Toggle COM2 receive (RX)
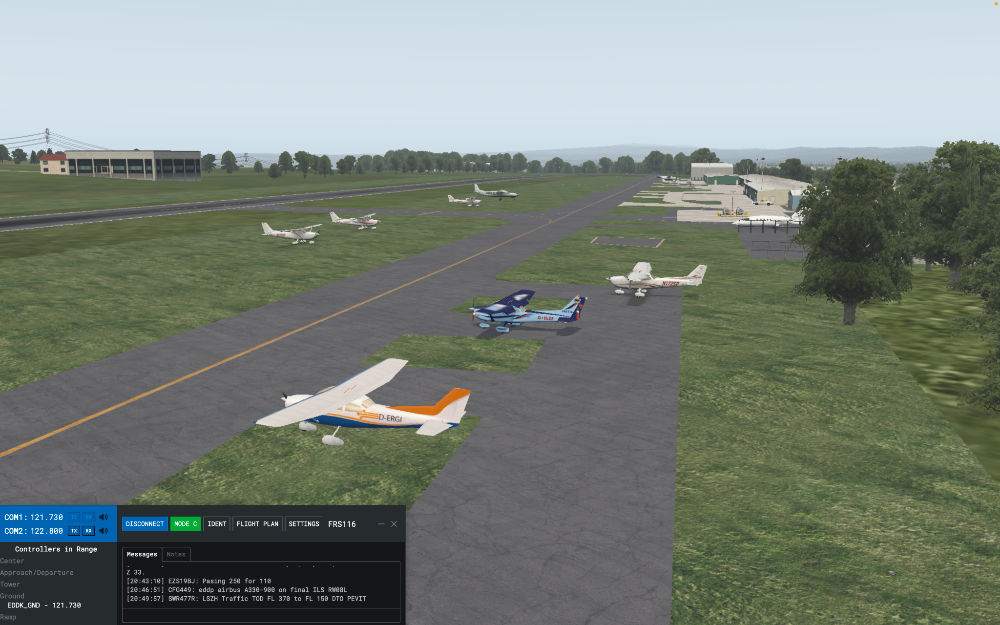The image size is (1000, 625). click(89, 530)
